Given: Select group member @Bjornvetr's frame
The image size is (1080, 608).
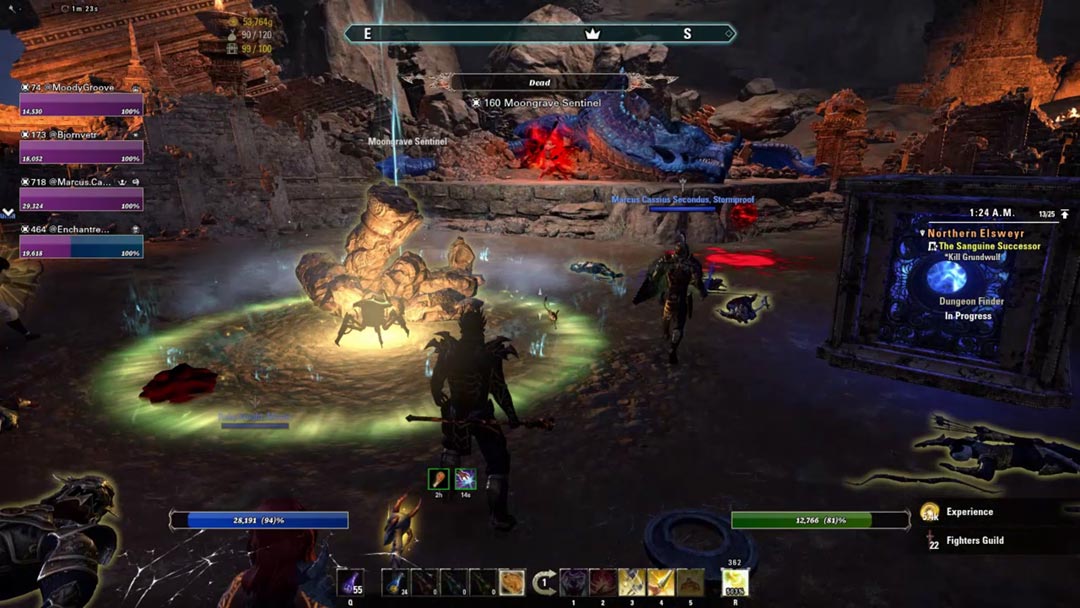Looking at the screenshot, I should pyautogui.click(x=81, y=150).
